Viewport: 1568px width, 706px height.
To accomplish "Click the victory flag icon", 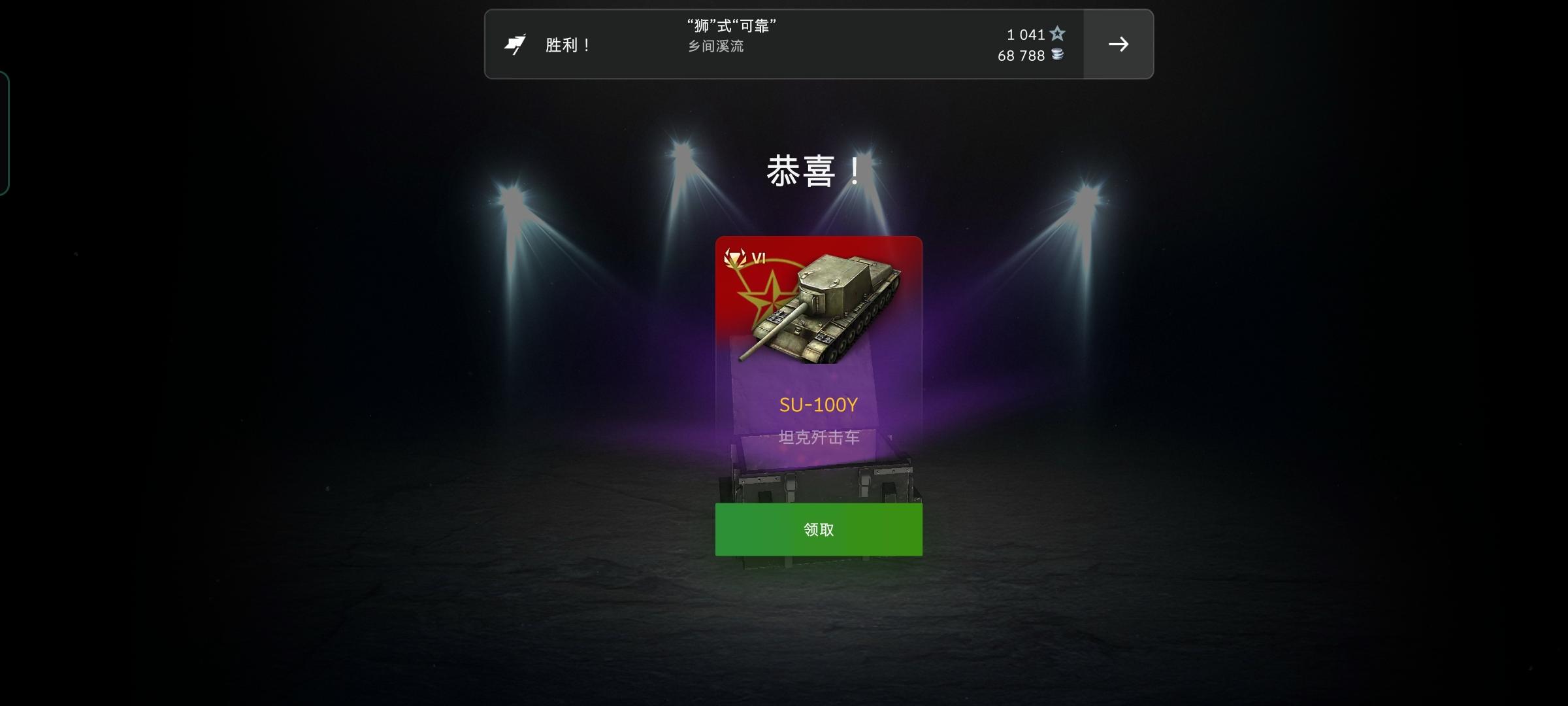I will pyautogui.click(x=517, y=43).
